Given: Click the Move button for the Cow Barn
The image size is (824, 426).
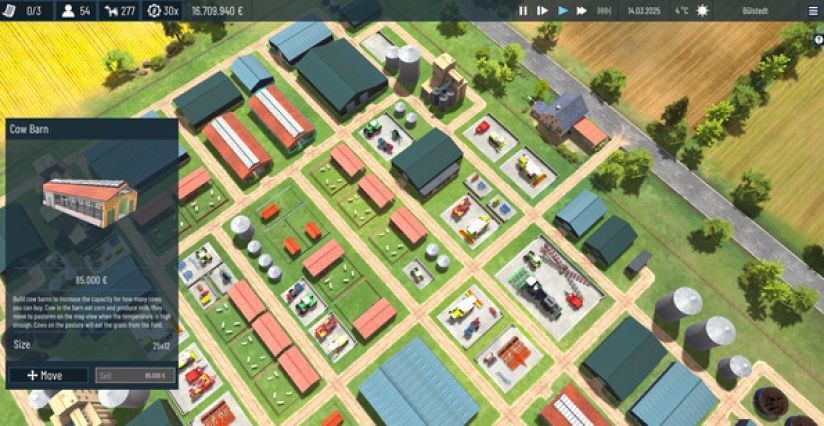Looking at the screenshot, I should click(48, 375).
